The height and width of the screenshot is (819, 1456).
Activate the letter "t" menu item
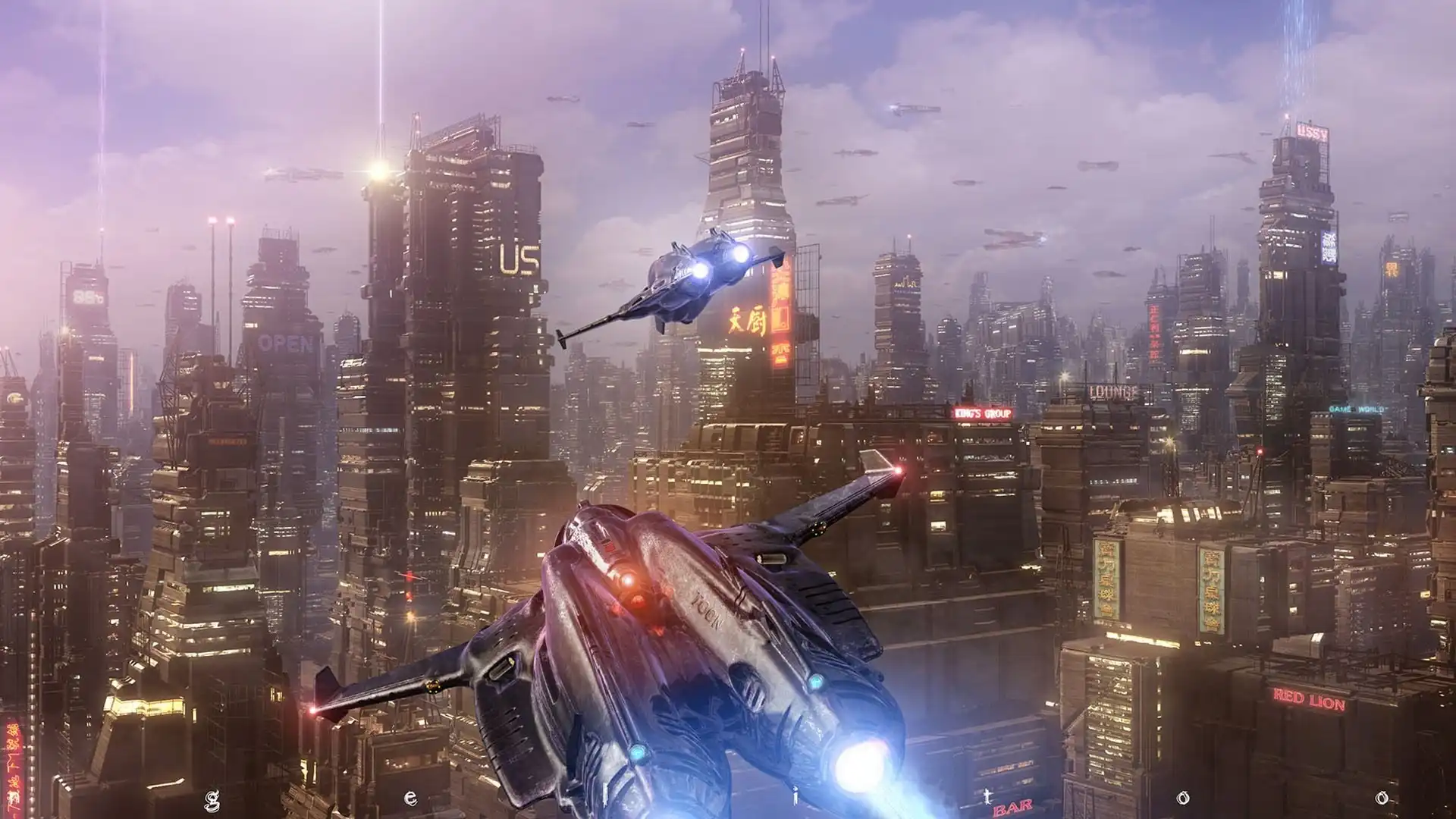point(987,796)
